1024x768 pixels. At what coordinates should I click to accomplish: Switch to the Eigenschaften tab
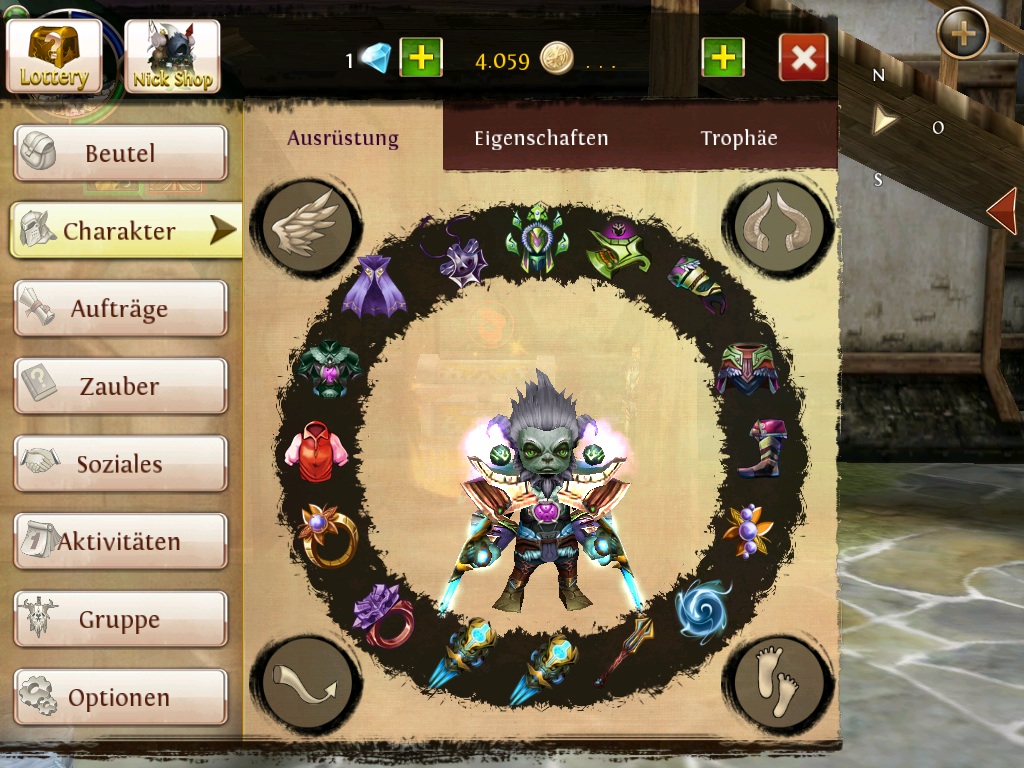[541, 138]
